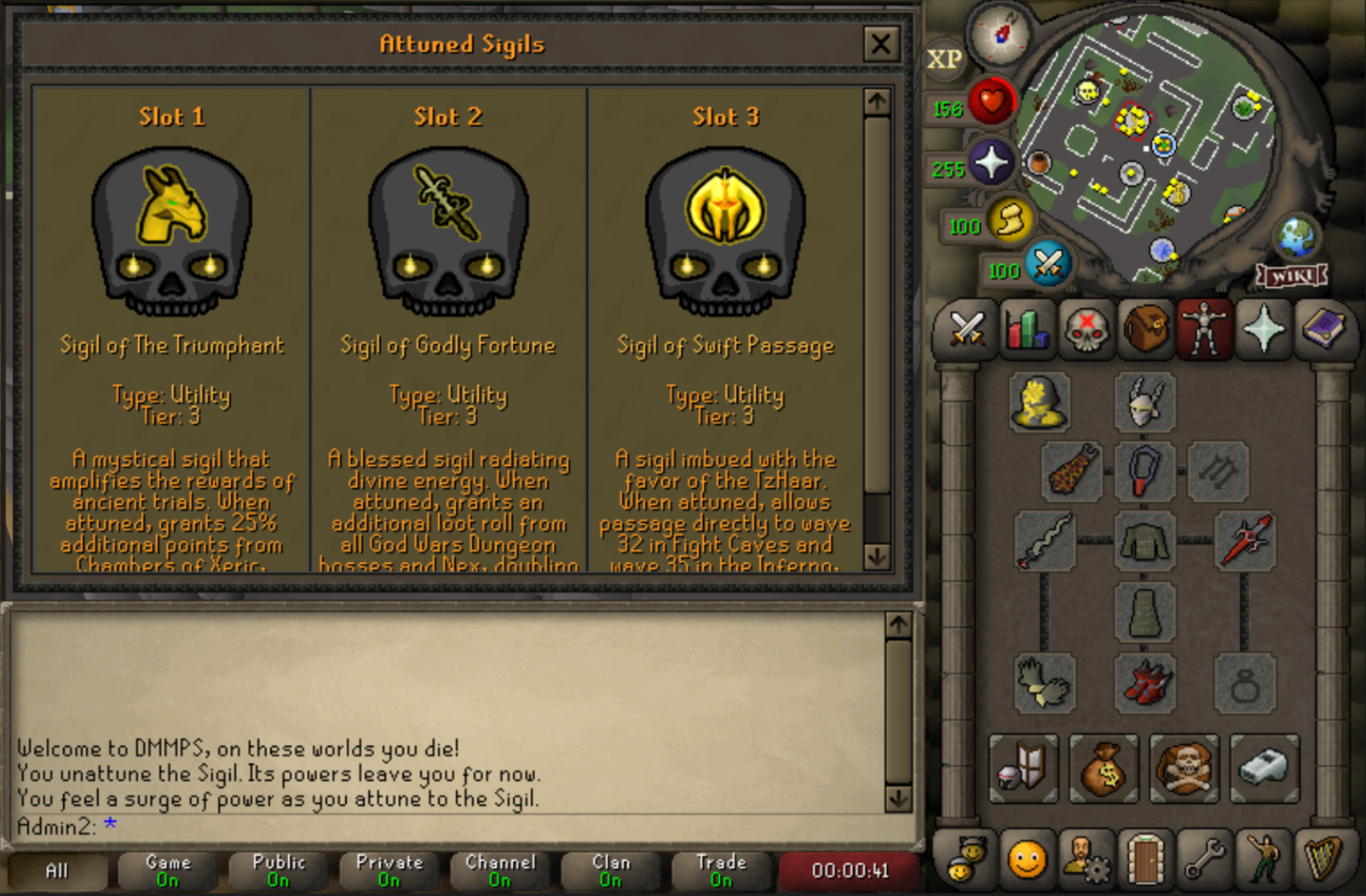Toggle run using the run energy orb
Image resolution: width=1366 pixels, height=896 pixels.
click(1009, 221)
